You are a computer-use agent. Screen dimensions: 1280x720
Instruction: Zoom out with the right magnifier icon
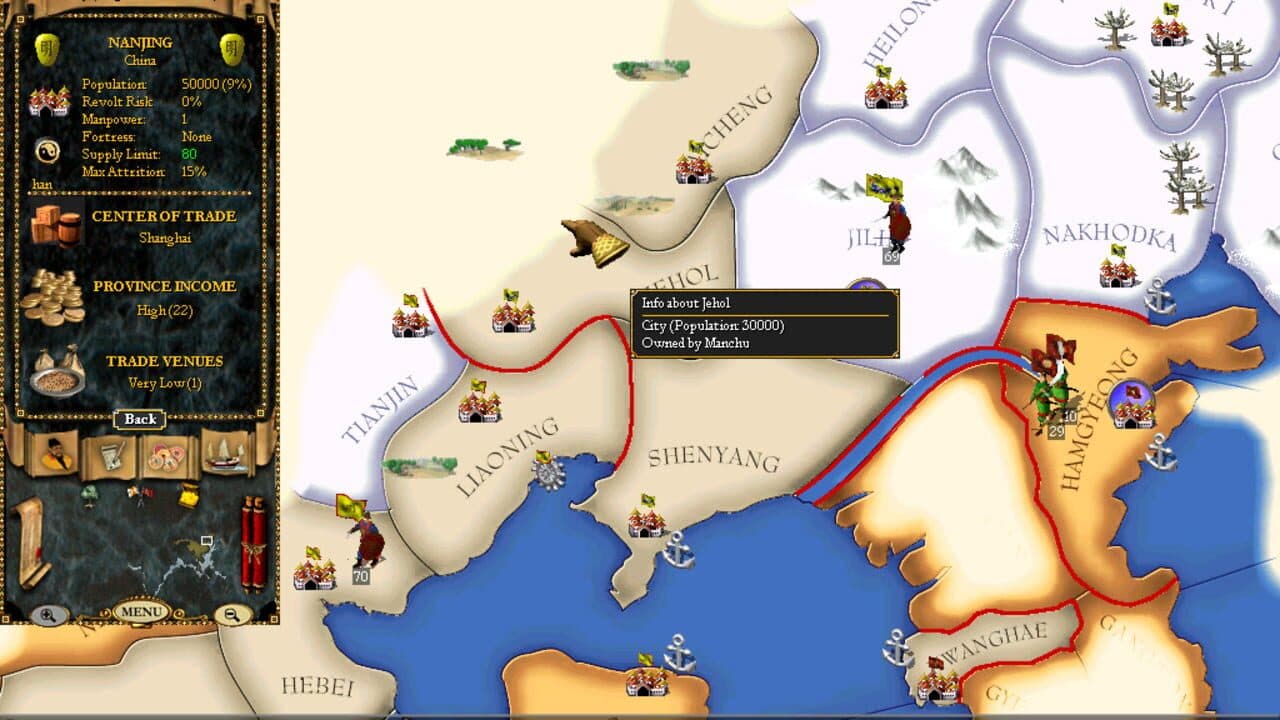[x=231, y=613]
